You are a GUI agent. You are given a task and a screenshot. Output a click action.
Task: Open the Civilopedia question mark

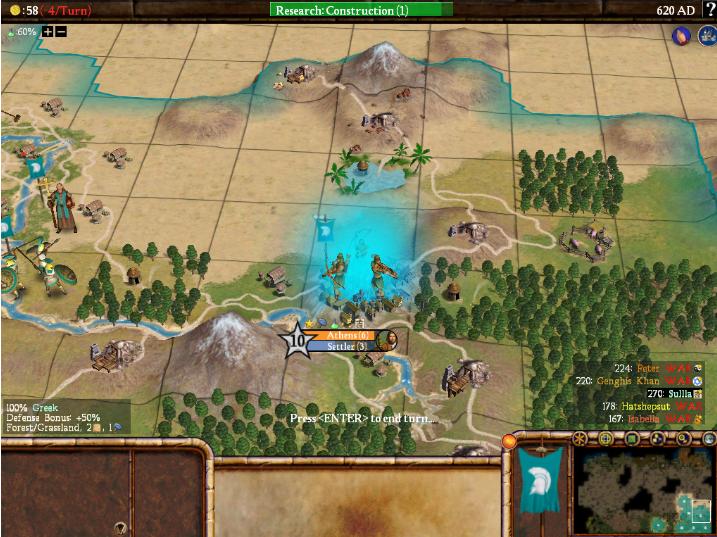[x=709, y=10]
